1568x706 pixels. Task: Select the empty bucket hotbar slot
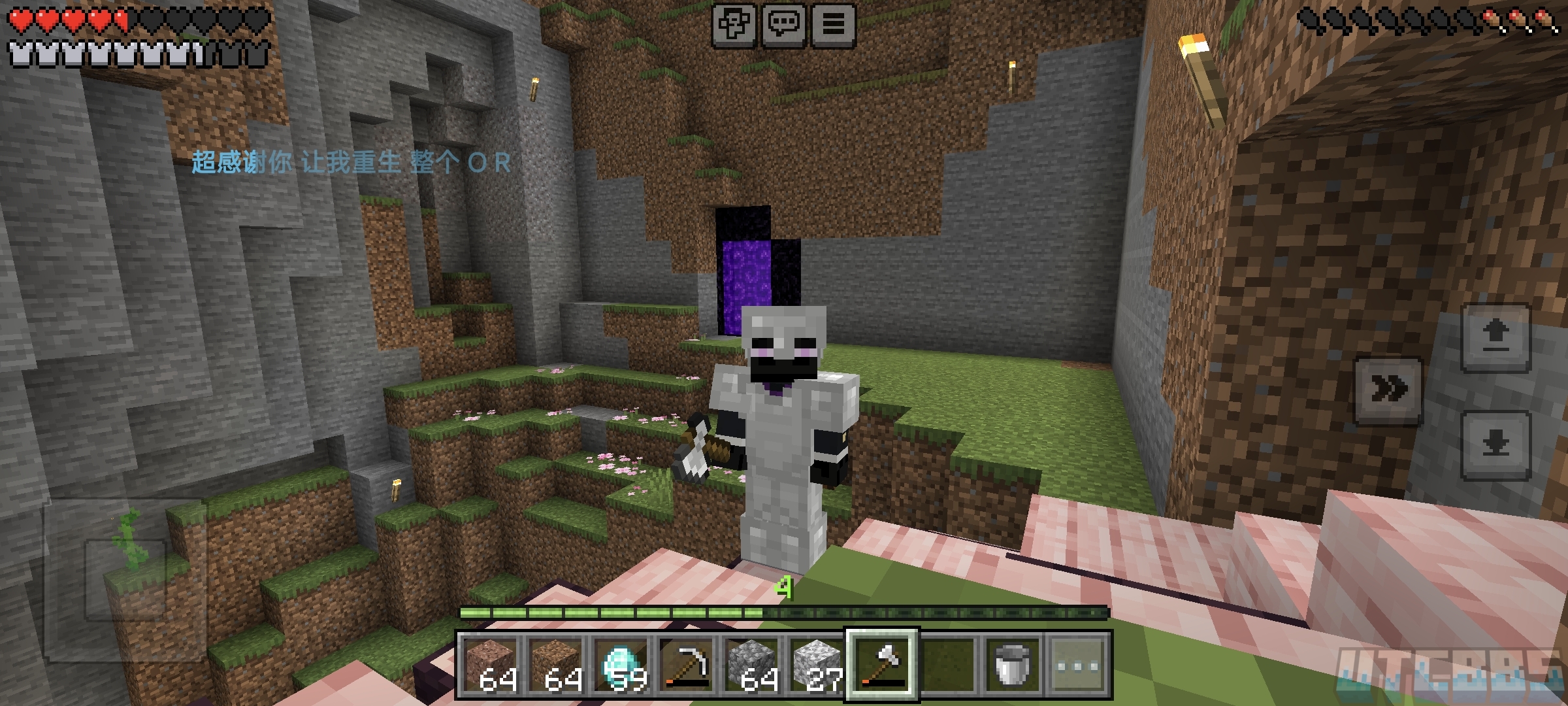pyautogui.click(x=1012, y=665)
